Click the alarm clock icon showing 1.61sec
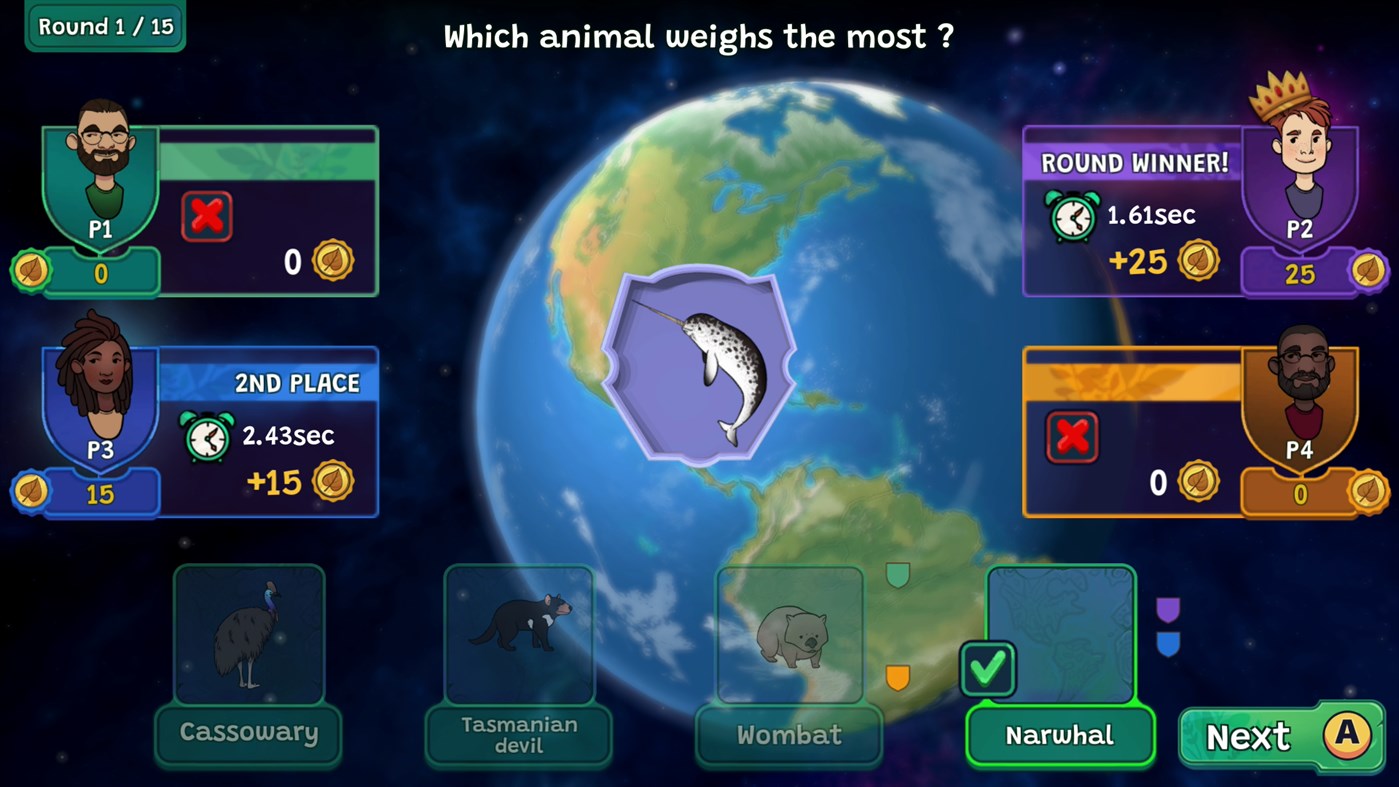This screenshot has width=1399, height=787. (1071, 215)
